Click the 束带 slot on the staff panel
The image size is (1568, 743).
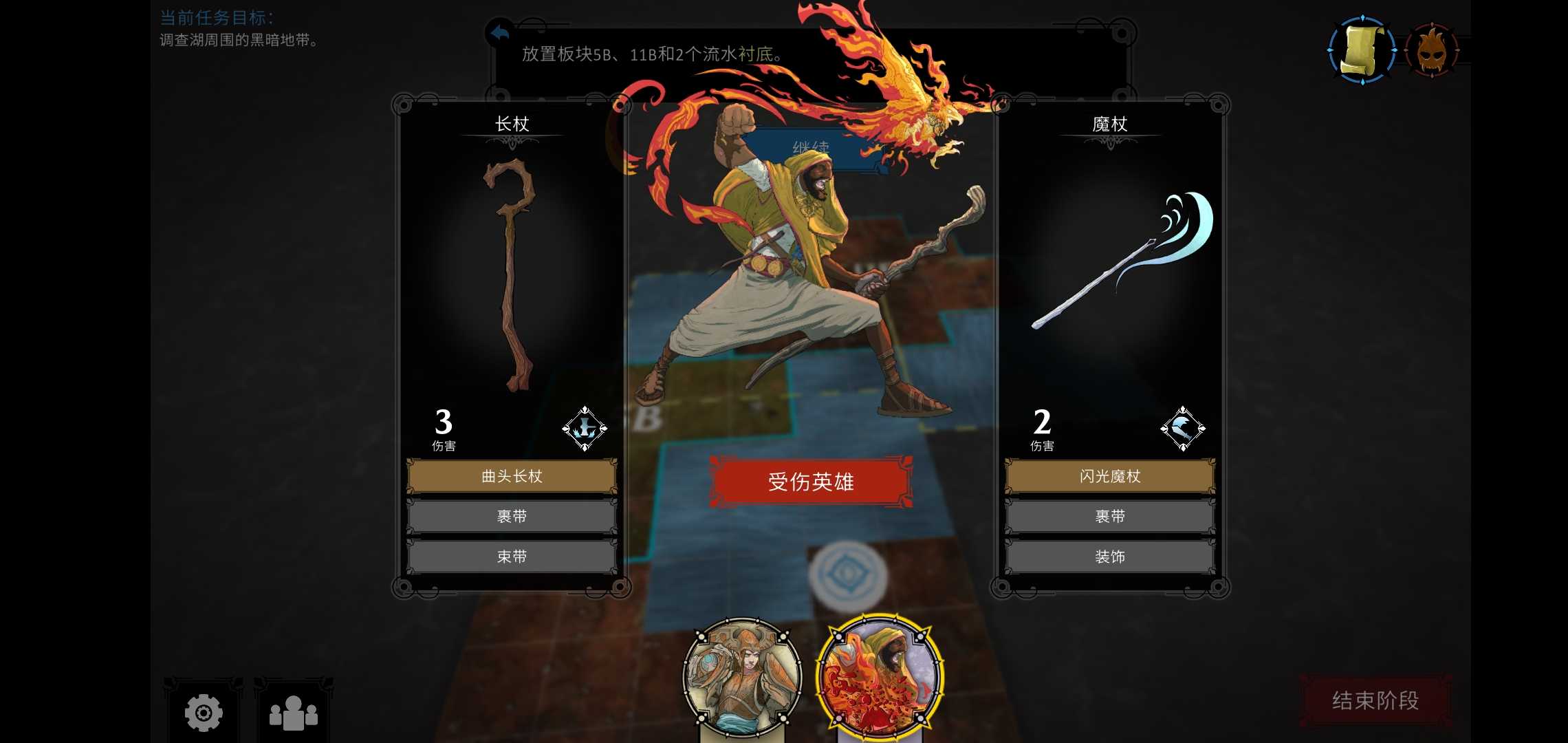pos(510,557)
